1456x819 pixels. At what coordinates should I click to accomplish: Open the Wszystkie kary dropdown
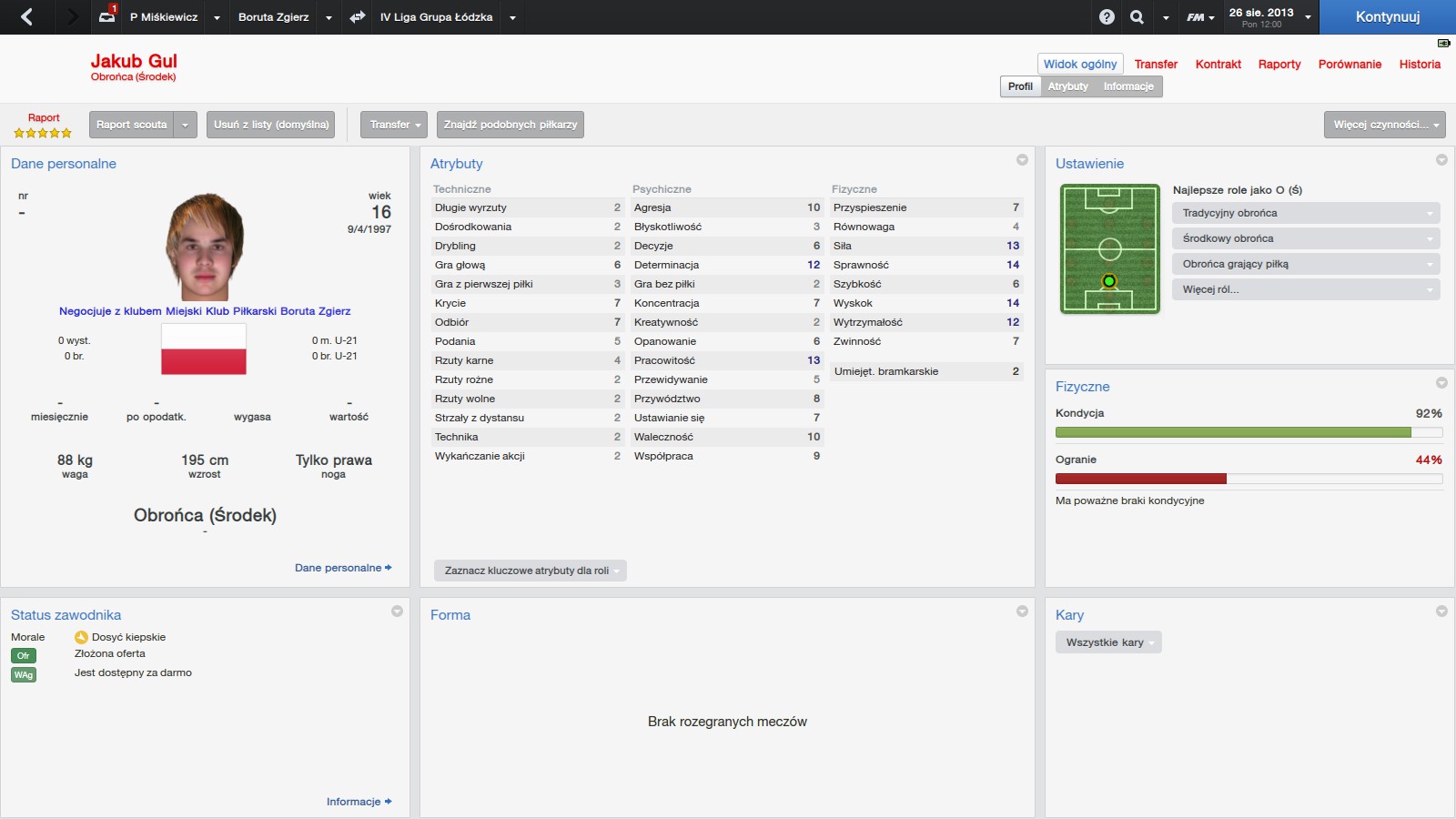[1108, 642]
